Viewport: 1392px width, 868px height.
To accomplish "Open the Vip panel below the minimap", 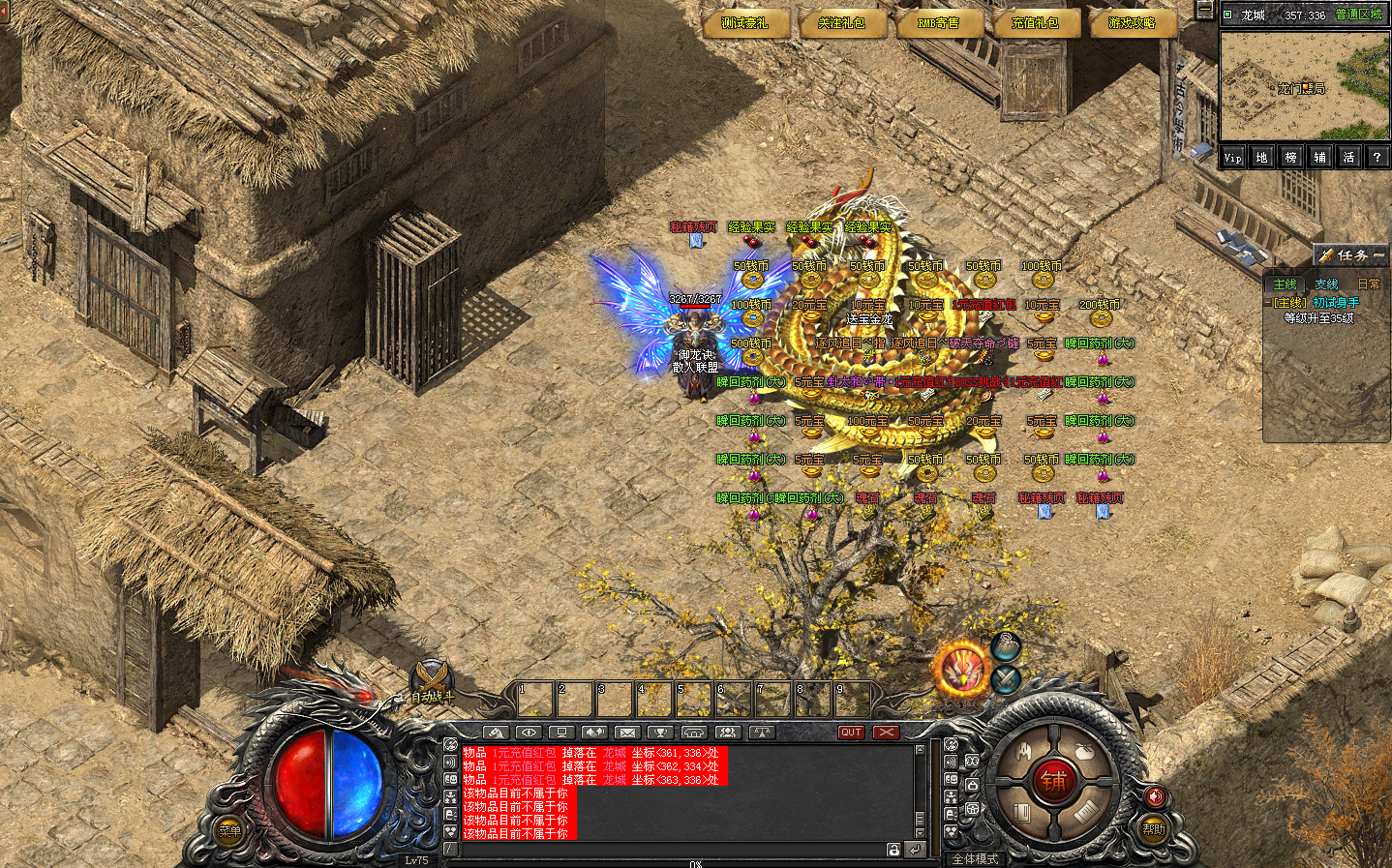I will click(1232, 158).
